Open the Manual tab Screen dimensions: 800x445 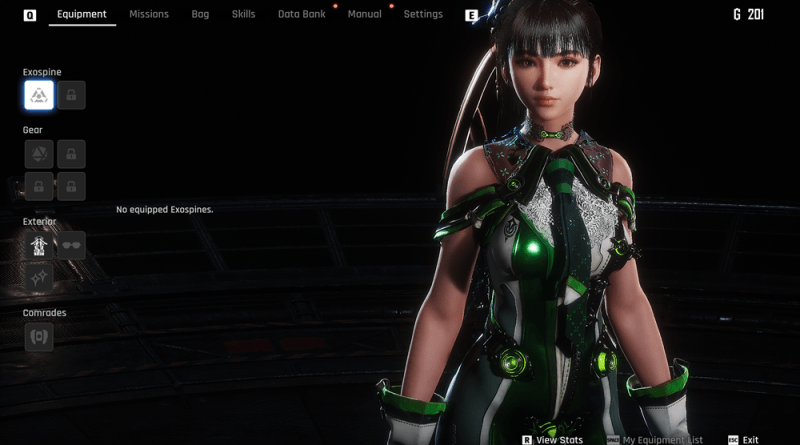(x=364, y=15)
